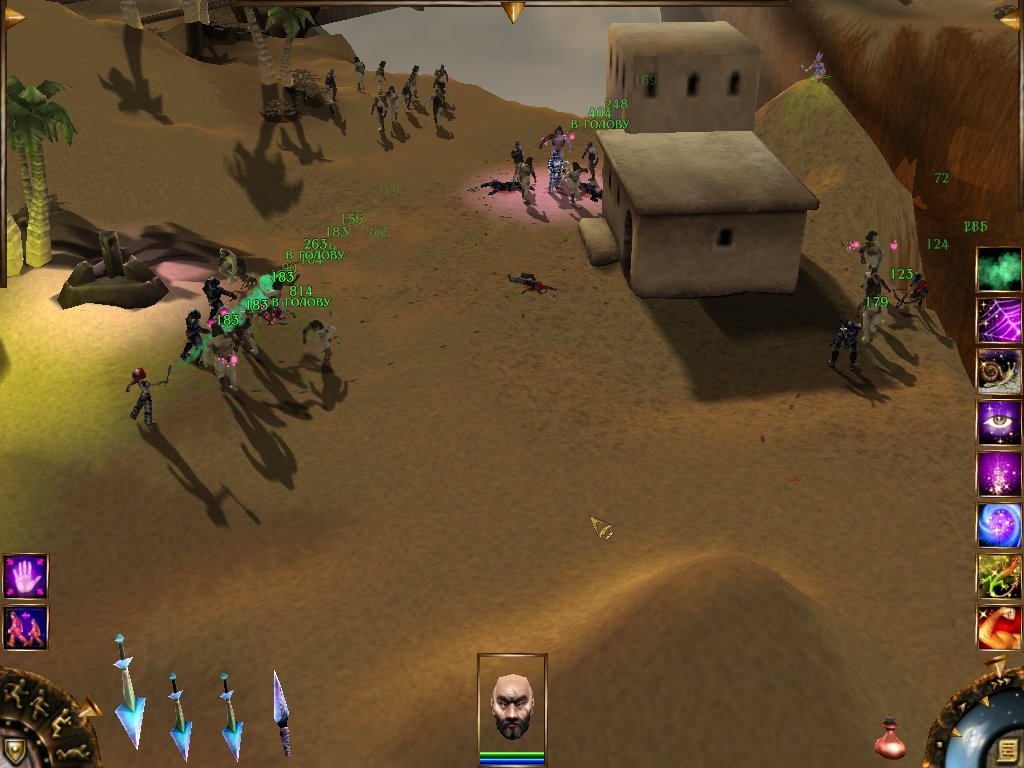Select the bald bearded hero portrait
The image size is (1024, 768).
click(512, 703)
